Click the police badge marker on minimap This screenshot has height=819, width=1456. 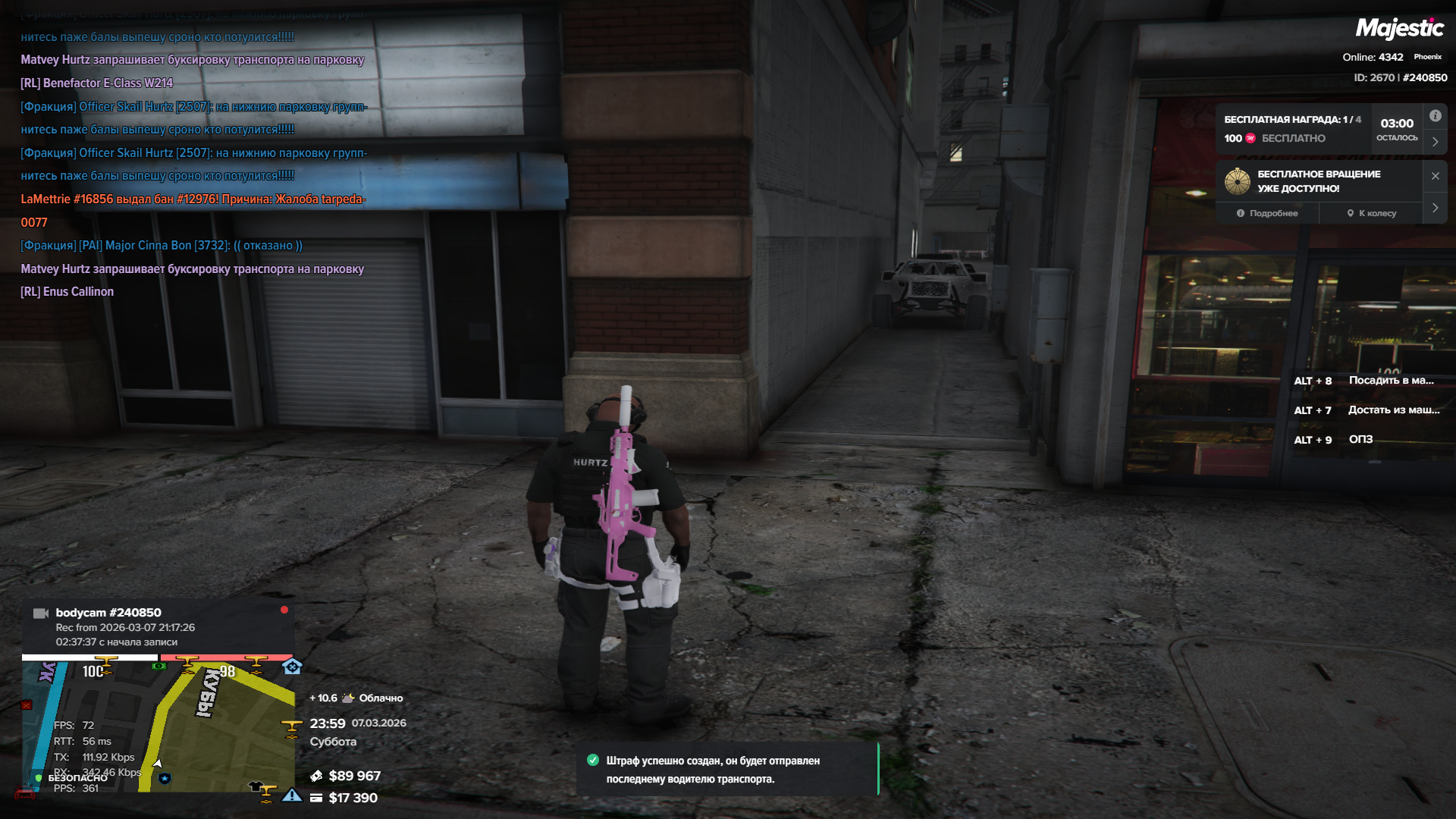(x=165, y=778)
